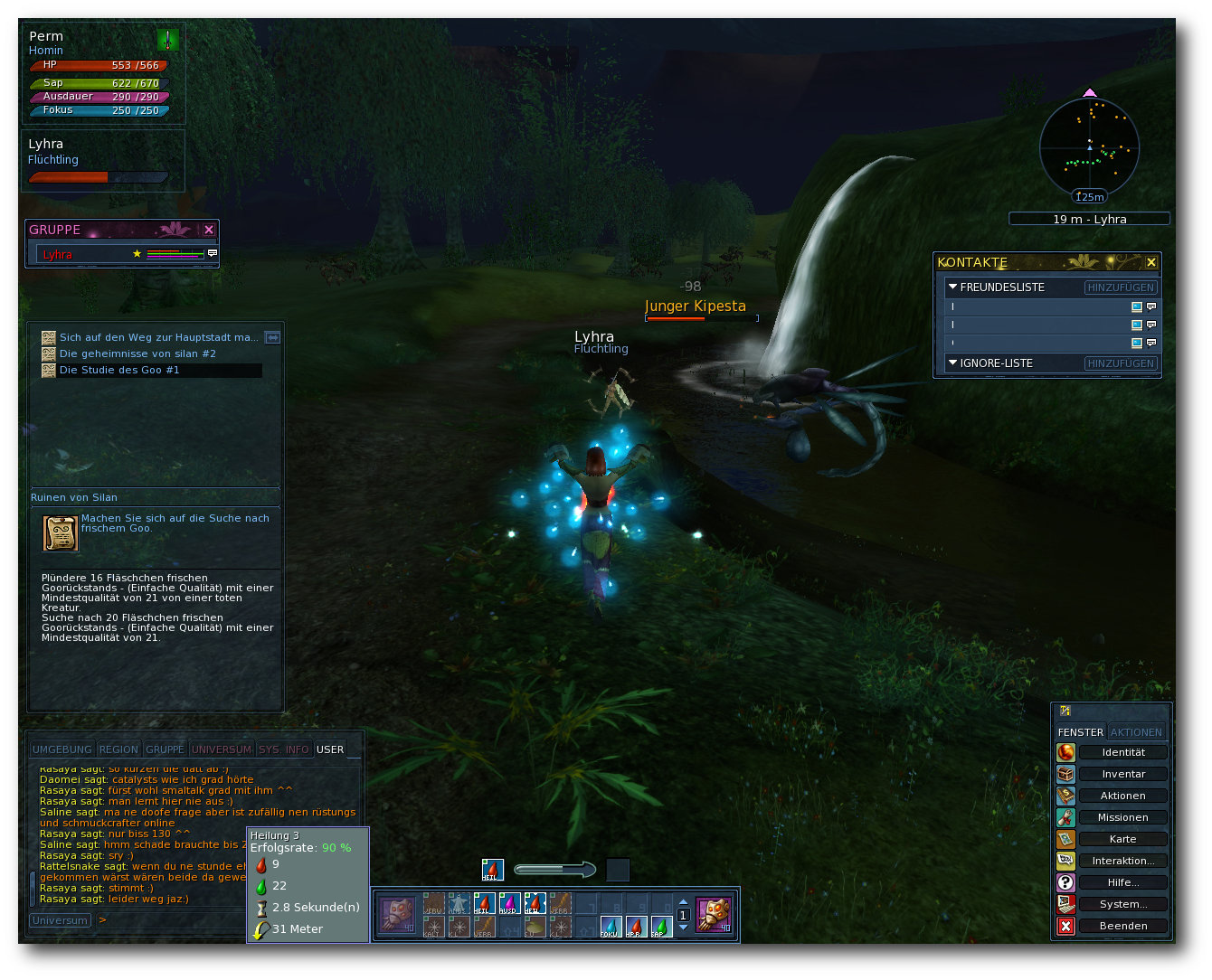Image resolution: width=1212 pixels, height=980 pixels.
Task: Switch chat to the SYS. INFO tab
Action: click(x=283, y=749)
